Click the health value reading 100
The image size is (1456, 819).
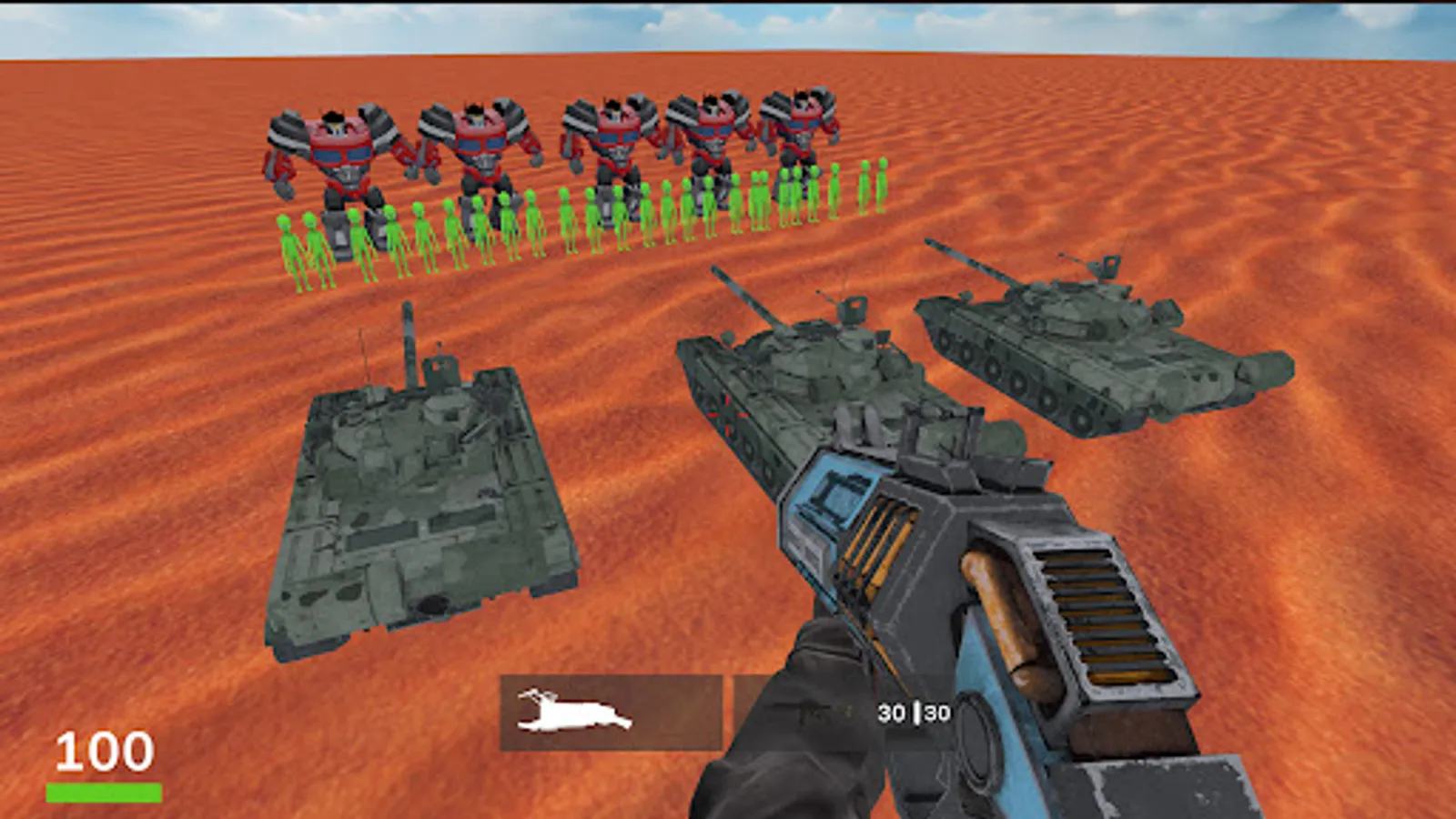click(x=103, y=751)
